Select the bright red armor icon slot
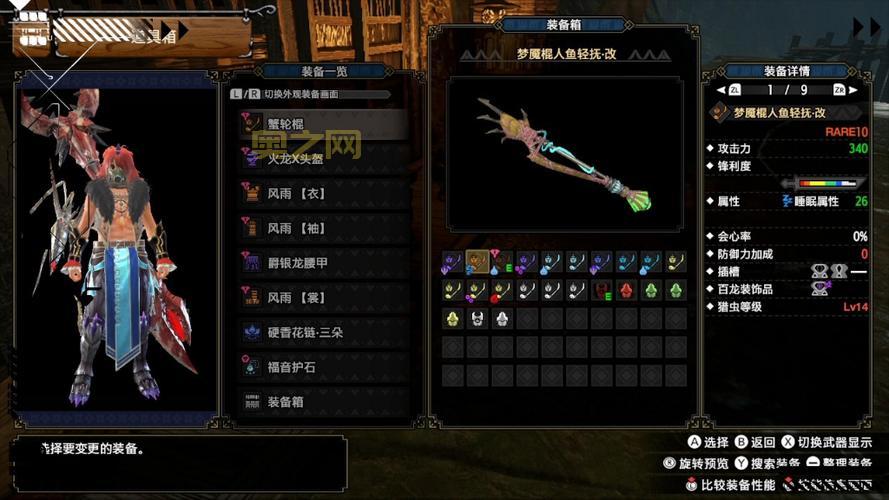Image resolution: width=889 pixels, height=500 pixels. pyautogui.click(x=626, y=291)
